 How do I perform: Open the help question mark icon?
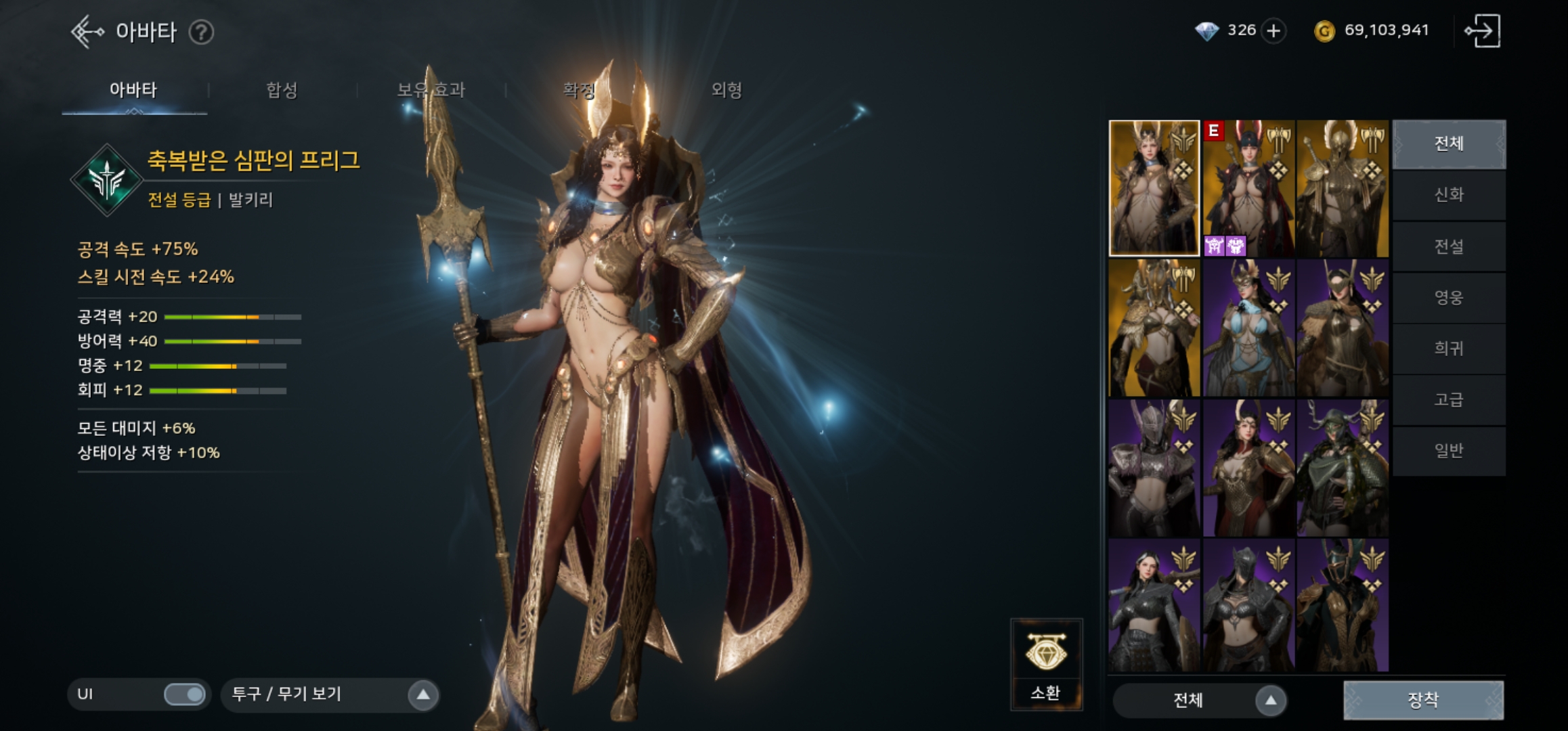(201, 32)
